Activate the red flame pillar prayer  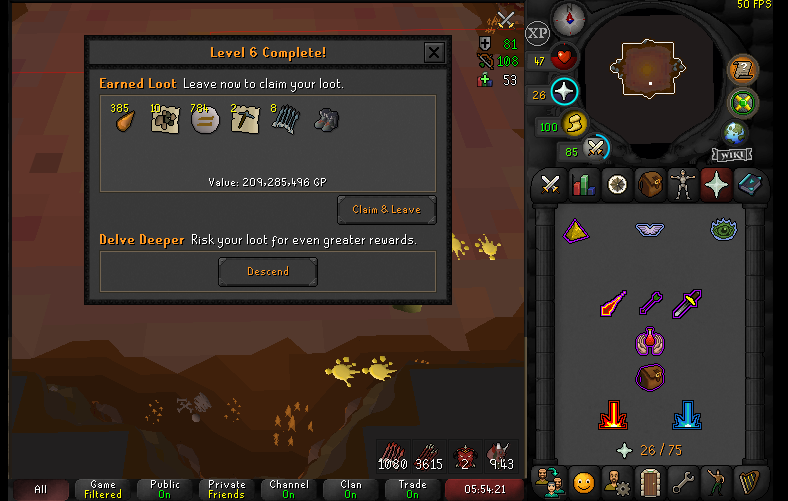613,413
